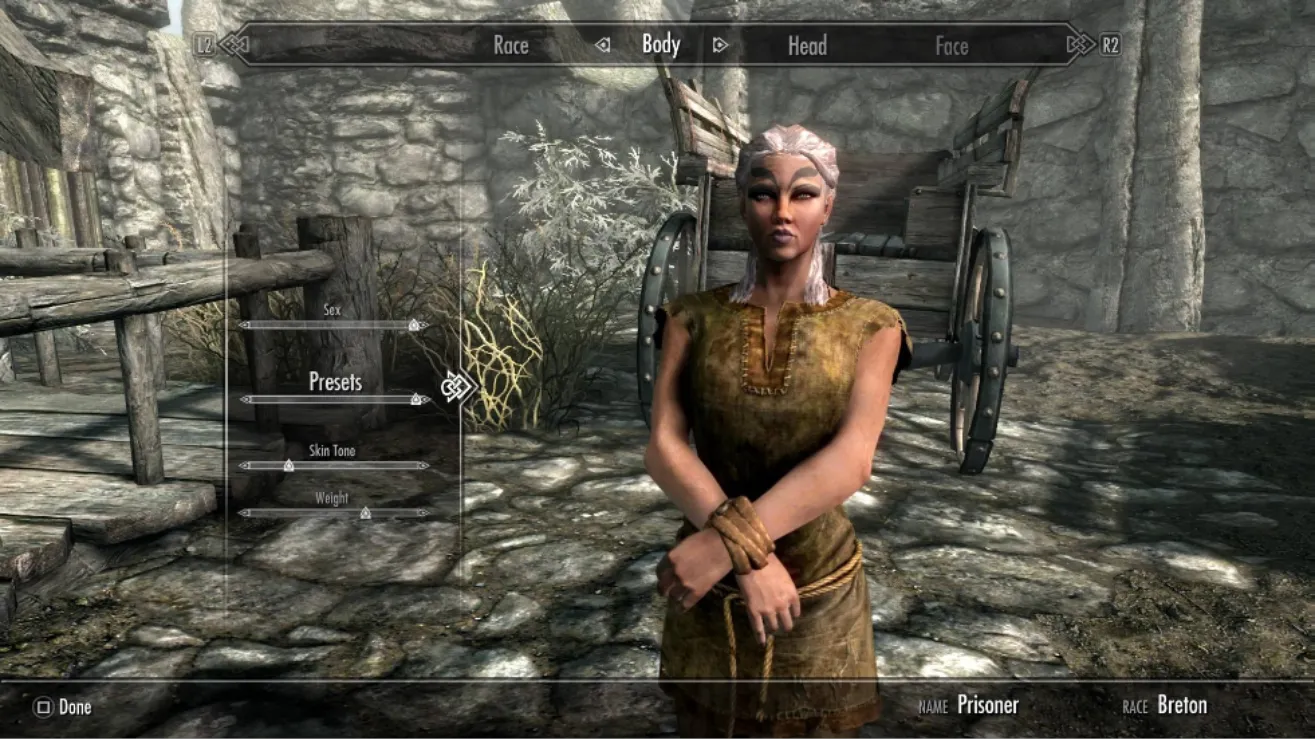1315x740 pixels.
Task: Set the Weight slider
Action: click(334, 513)
